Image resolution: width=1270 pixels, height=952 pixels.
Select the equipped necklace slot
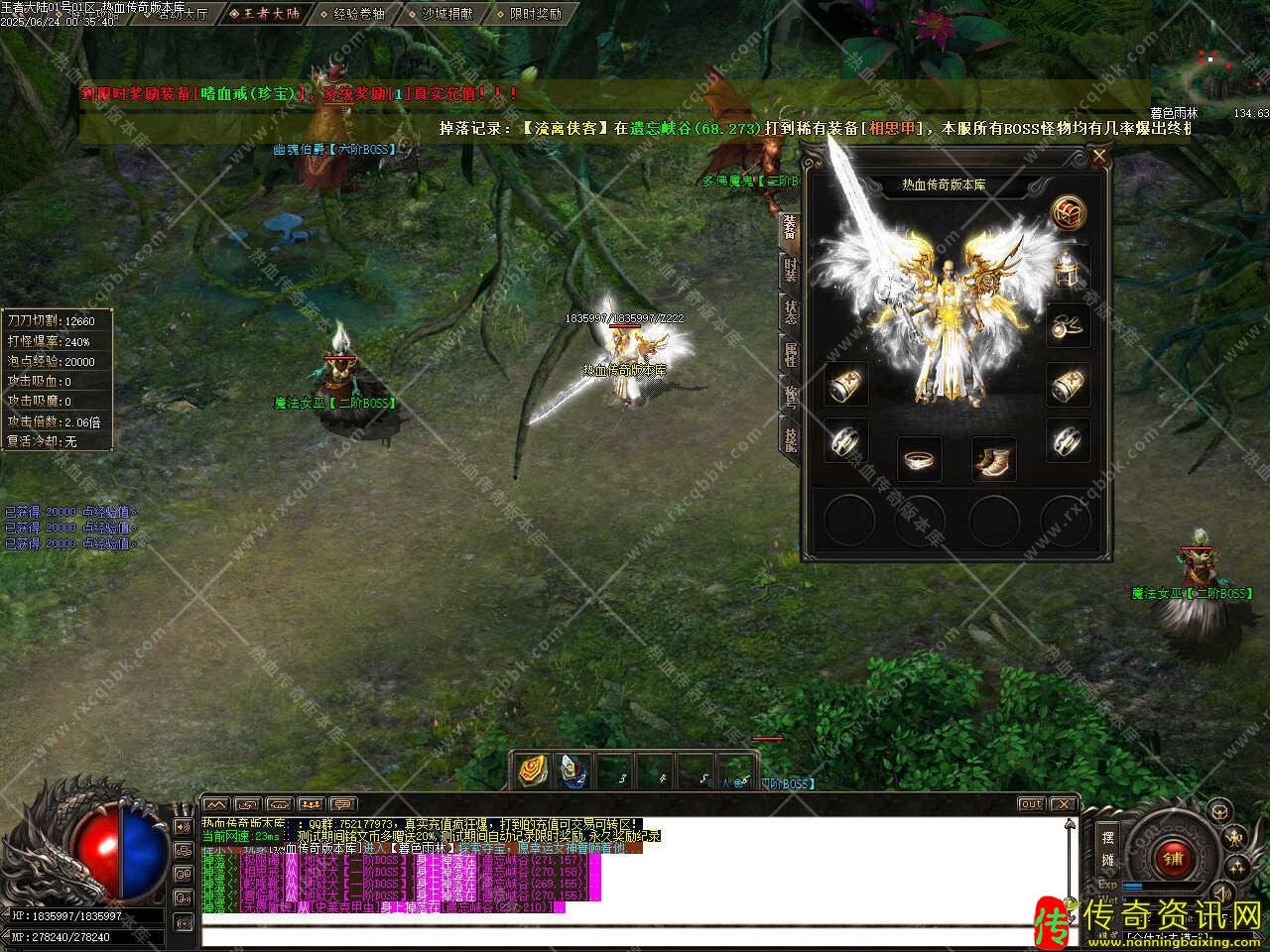point(1068,324)
